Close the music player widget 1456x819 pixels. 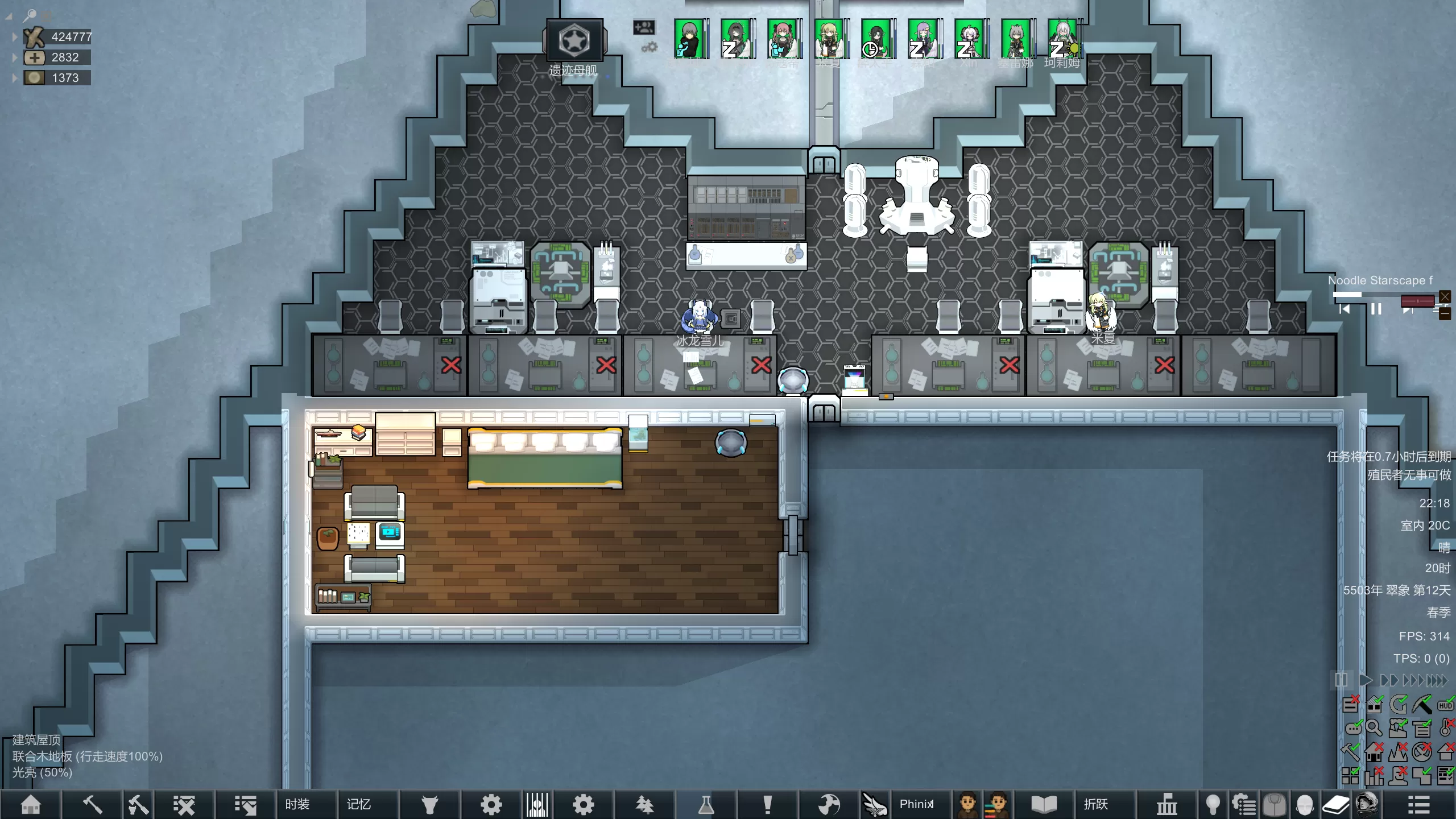(1445, 296)
